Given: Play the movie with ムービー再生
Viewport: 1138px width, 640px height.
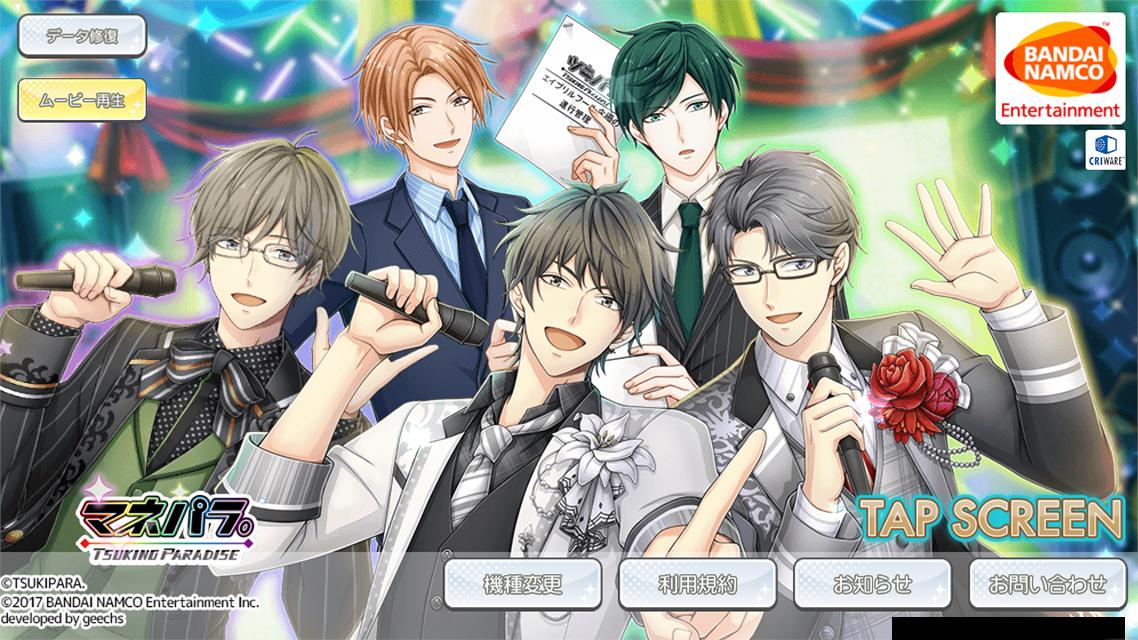Looking at the screenshot, I should coord(82,99).
